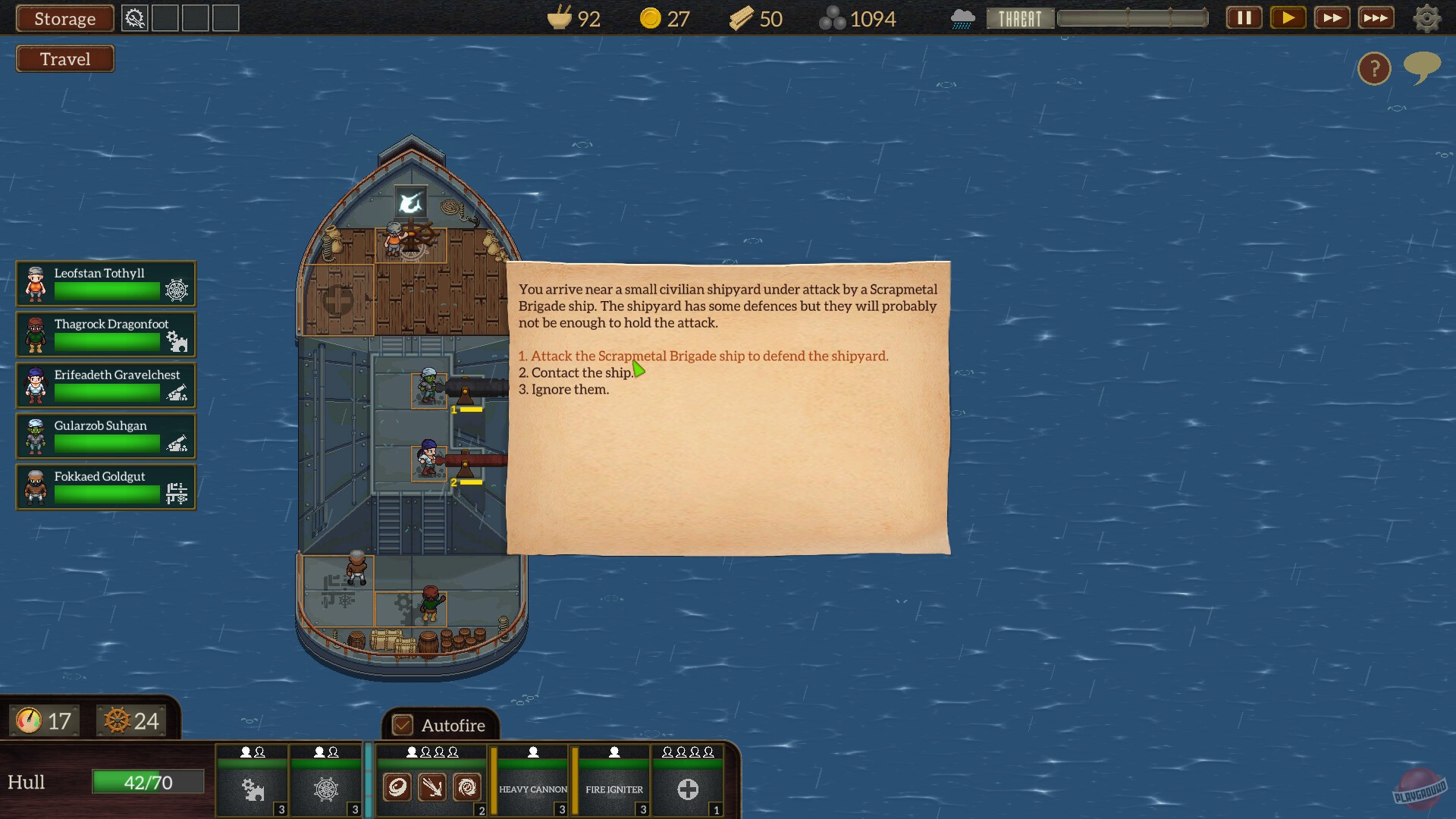
Task: Select the attack option to defend the shipyard
Action: (703, 356)
